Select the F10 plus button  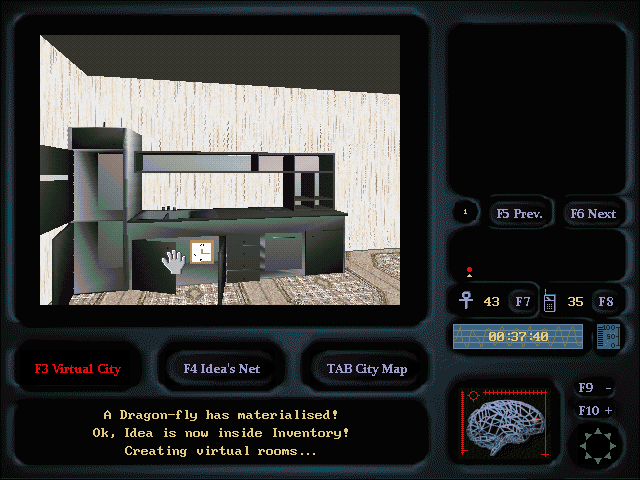click(x=595, y=410)
